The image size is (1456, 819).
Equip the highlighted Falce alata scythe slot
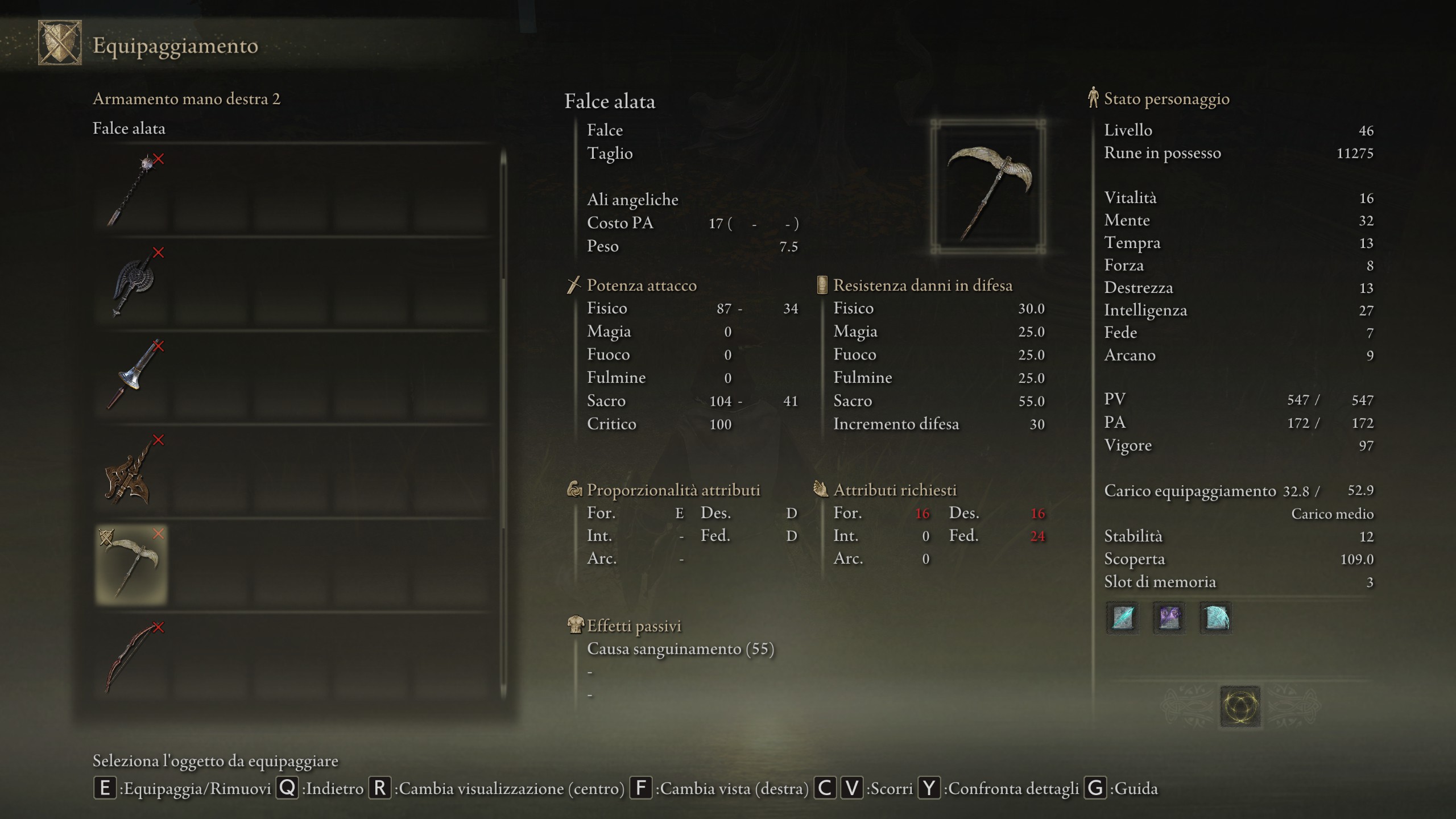point(132,564)
